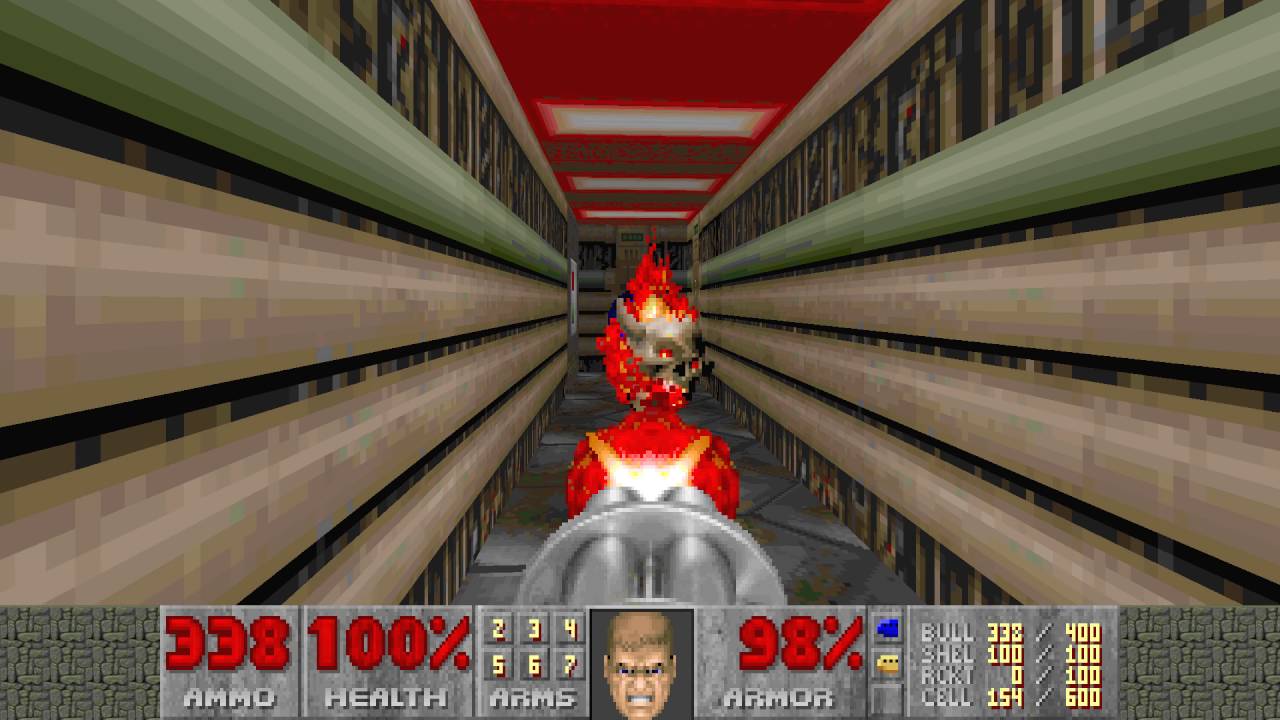
Task: Choose weapon number 3 in Arms
Action: (x=534, y=630)
